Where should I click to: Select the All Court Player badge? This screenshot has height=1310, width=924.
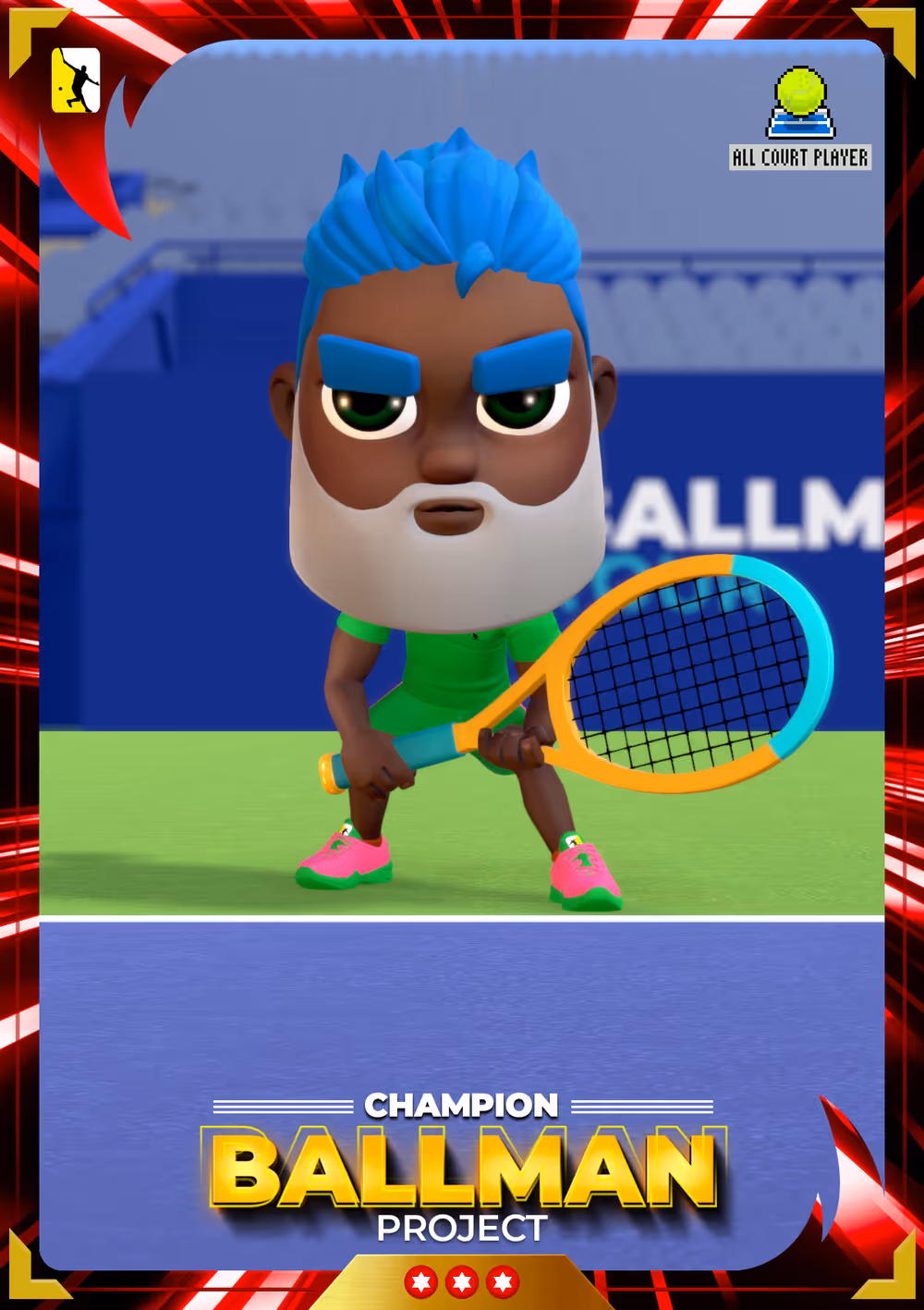click(800, 119)
